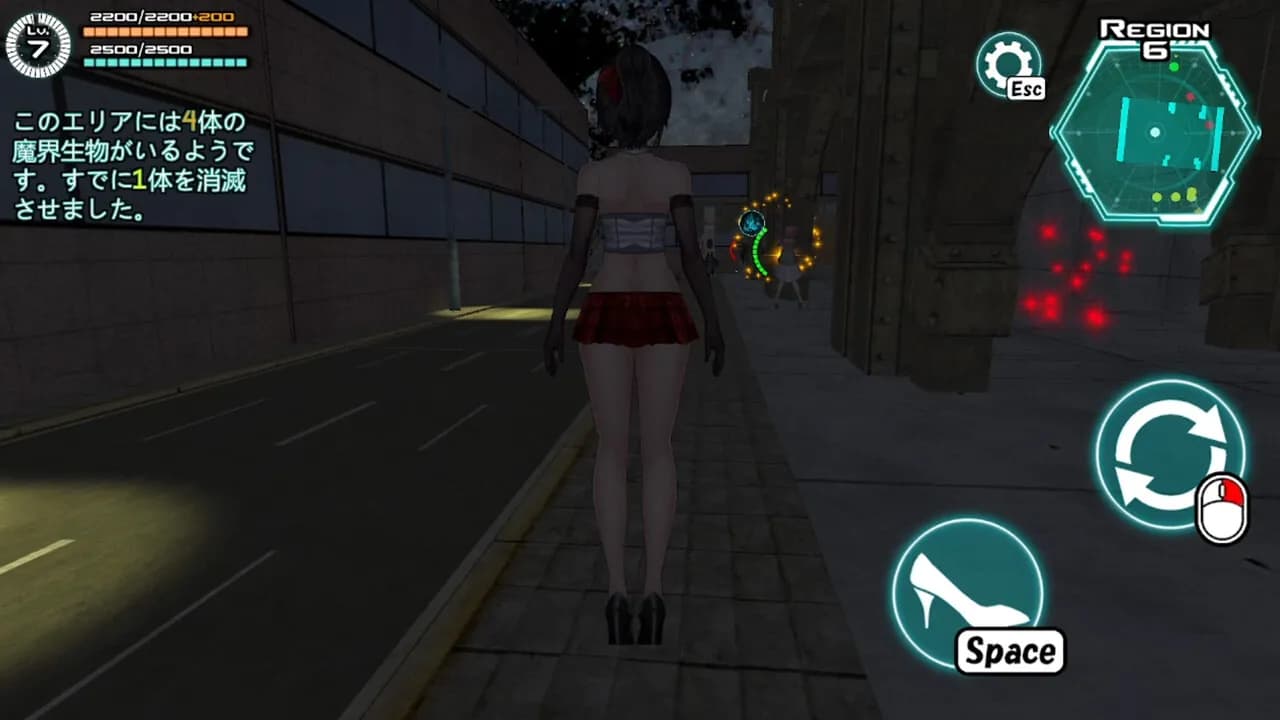This screenshot has width=1280, height=720.
Task: Tap the Esc label under the gear
Action: tap(1025, 88)
